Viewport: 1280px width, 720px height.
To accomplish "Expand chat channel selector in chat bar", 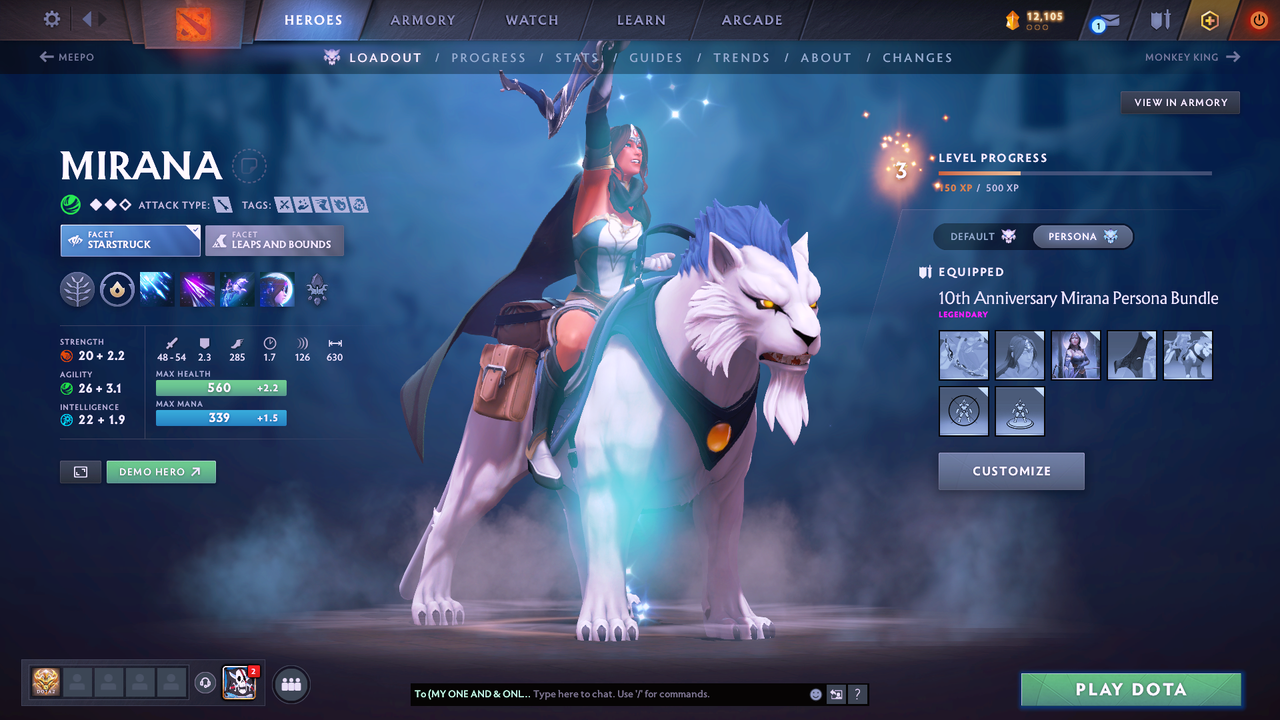I will (x=836, y=693).
